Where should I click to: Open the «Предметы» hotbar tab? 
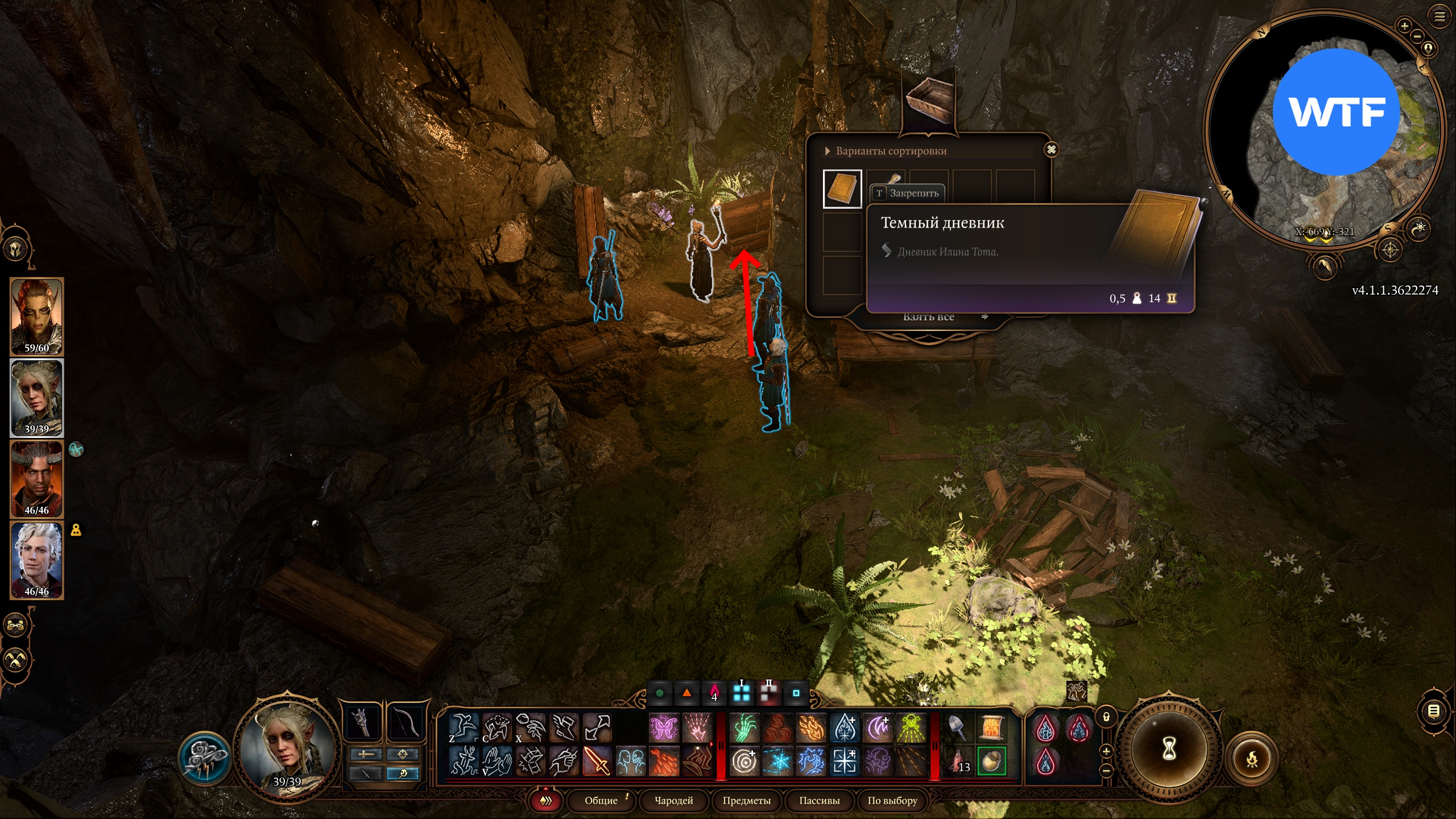pos(746,801)
